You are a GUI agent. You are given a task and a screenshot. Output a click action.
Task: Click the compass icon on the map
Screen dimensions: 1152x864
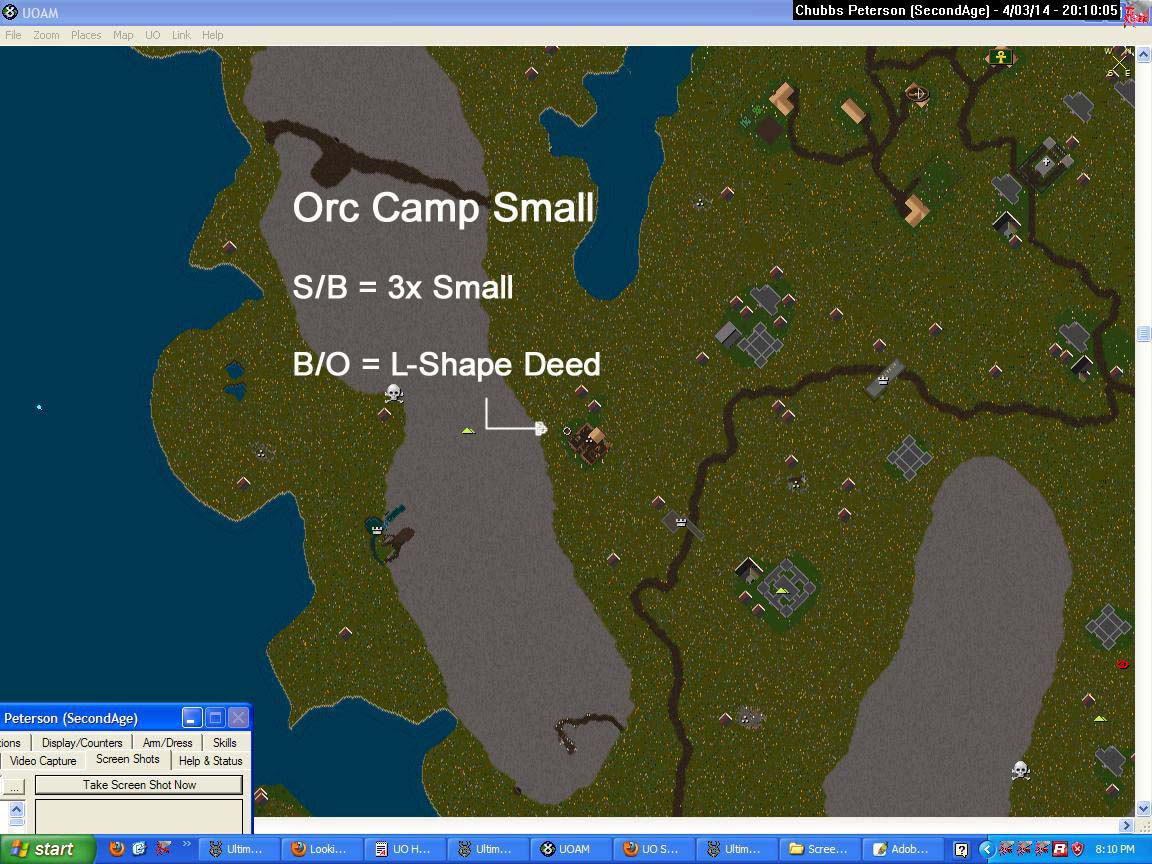coord(1119,61)
